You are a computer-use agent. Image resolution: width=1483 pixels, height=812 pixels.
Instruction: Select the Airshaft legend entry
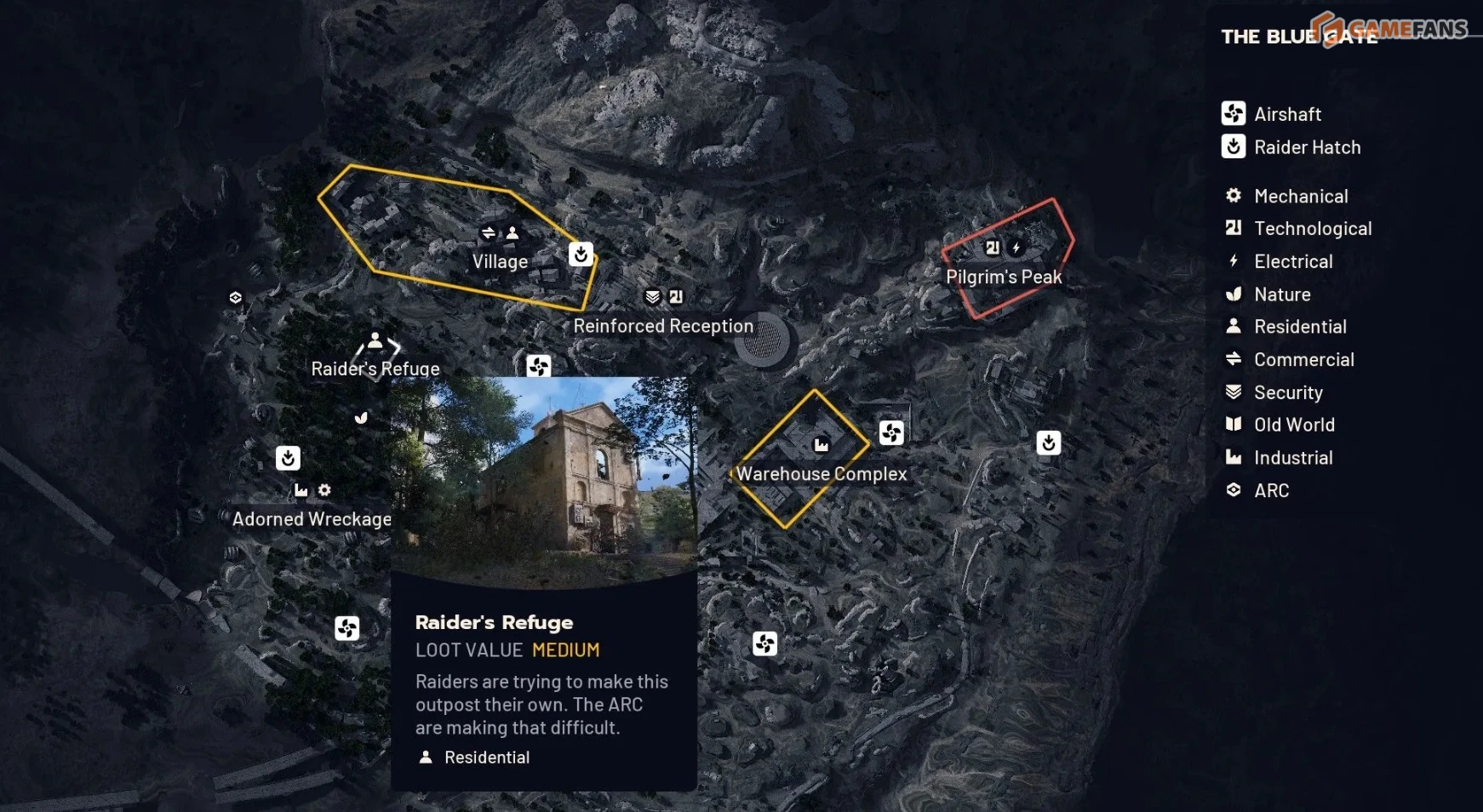click(1286, 114)
